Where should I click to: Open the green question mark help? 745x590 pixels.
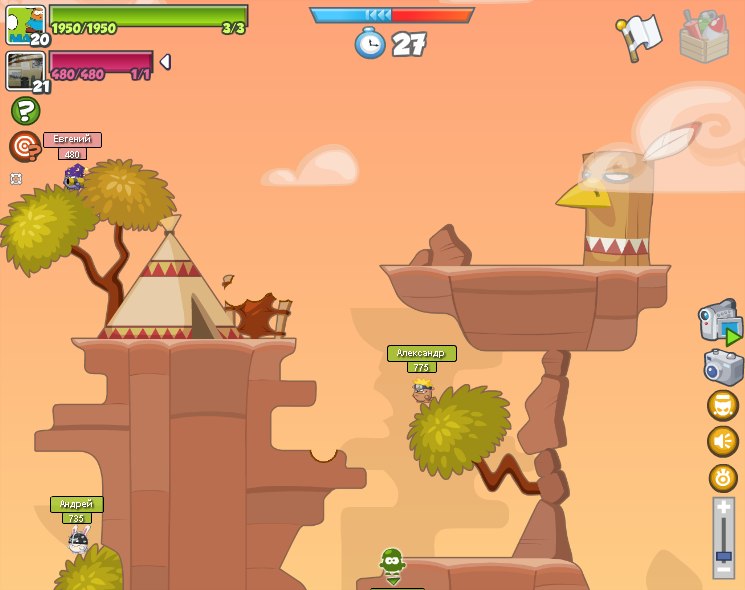pyautogui.click(x=25, y=110)
